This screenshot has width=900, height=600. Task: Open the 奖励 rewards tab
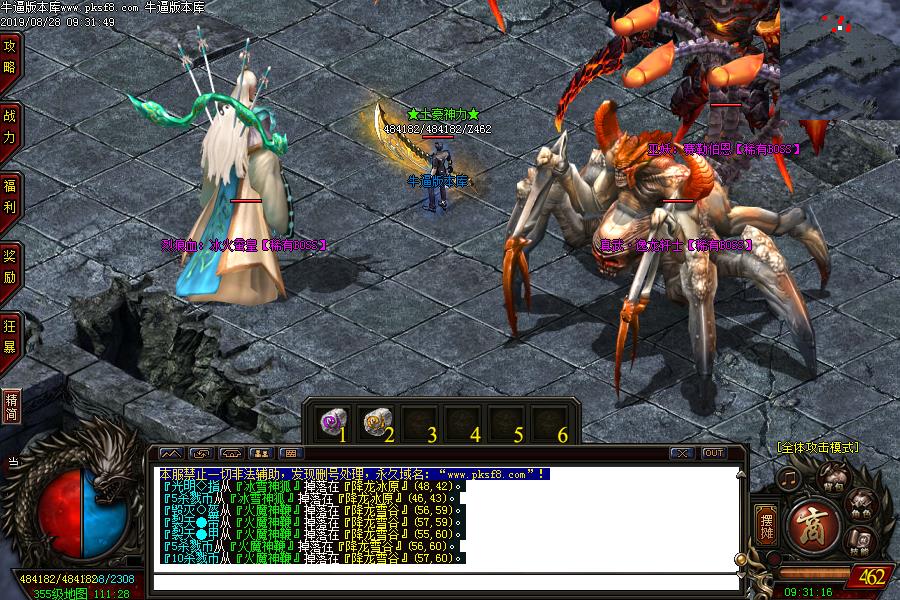point(10,265)
